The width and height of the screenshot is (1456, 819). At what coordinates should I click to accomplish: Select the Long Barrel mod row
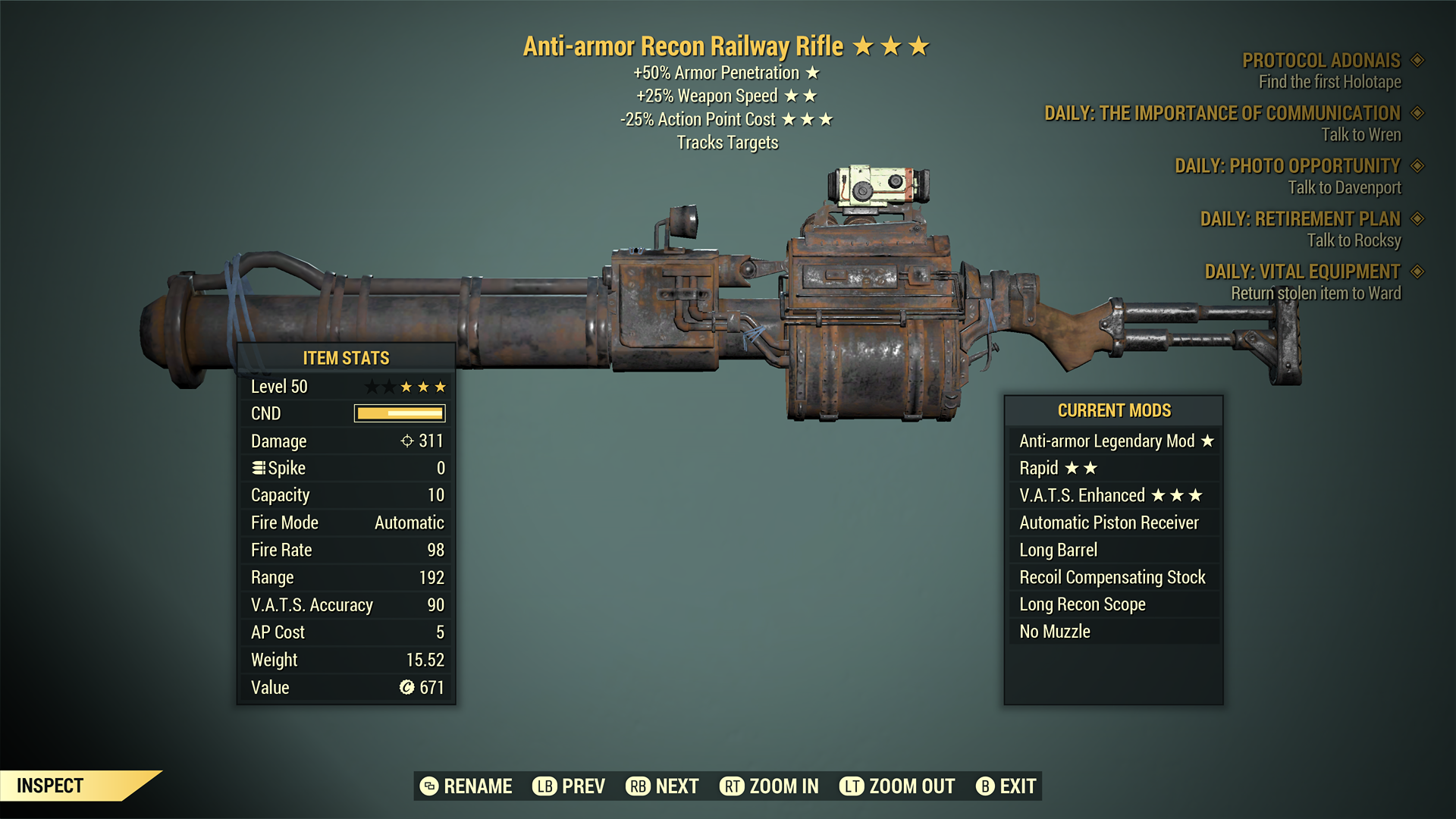point(1113,551)
